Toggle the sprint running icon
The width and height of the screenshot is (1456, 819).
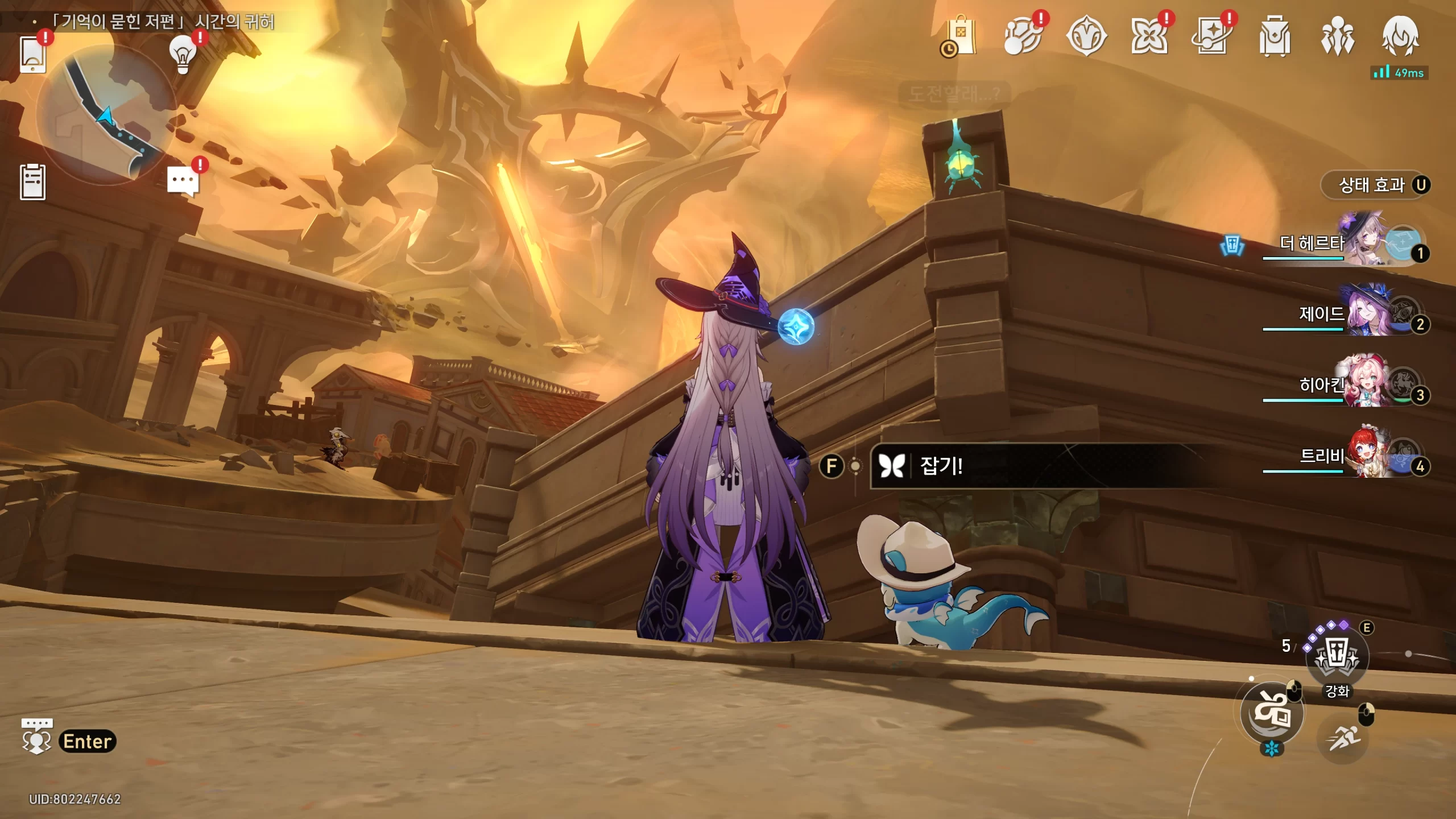pos(1343,738)
